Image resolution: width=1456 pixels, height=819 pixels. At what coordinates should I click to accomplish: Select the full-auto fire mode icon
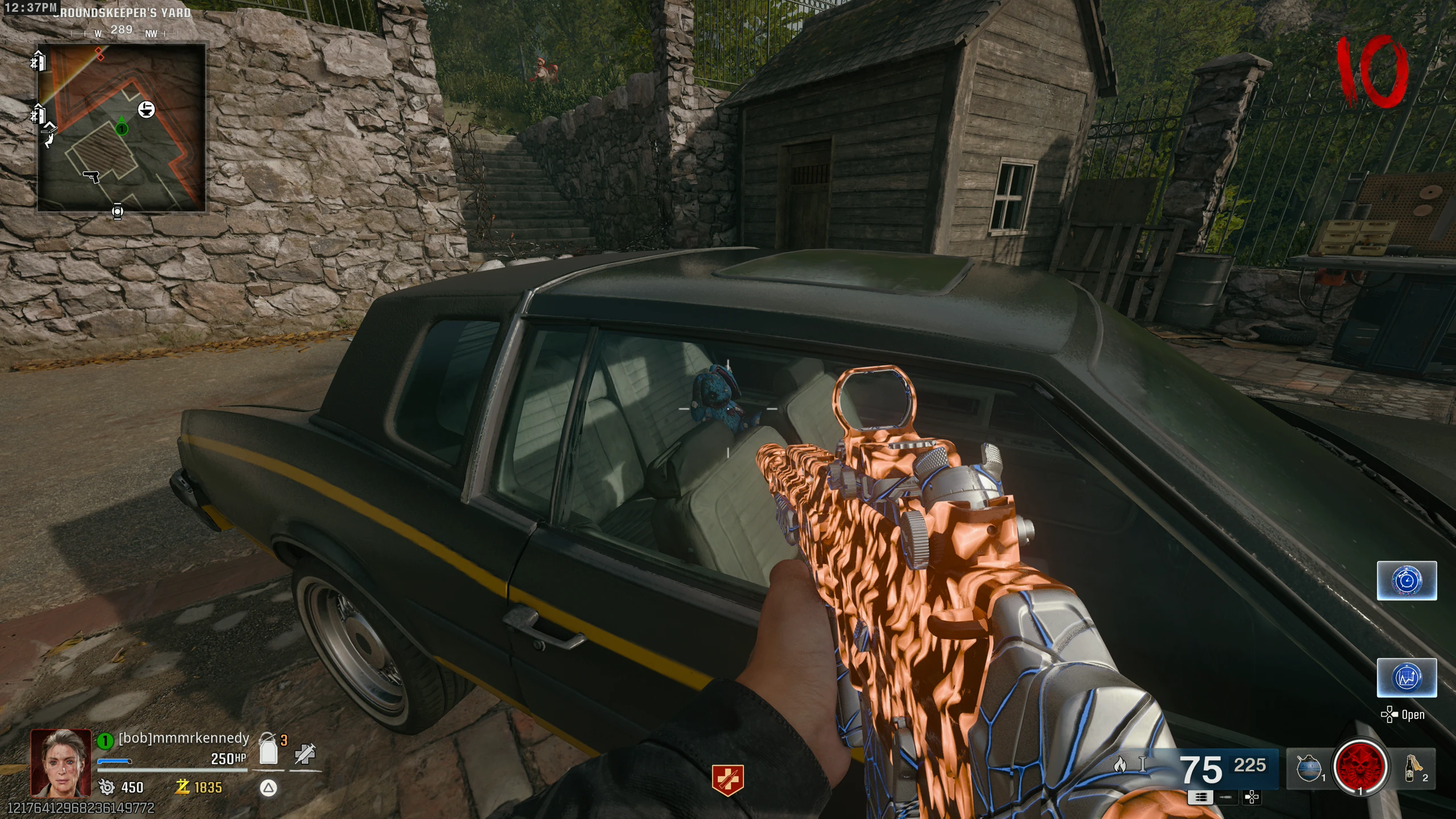click(1201, 797)
